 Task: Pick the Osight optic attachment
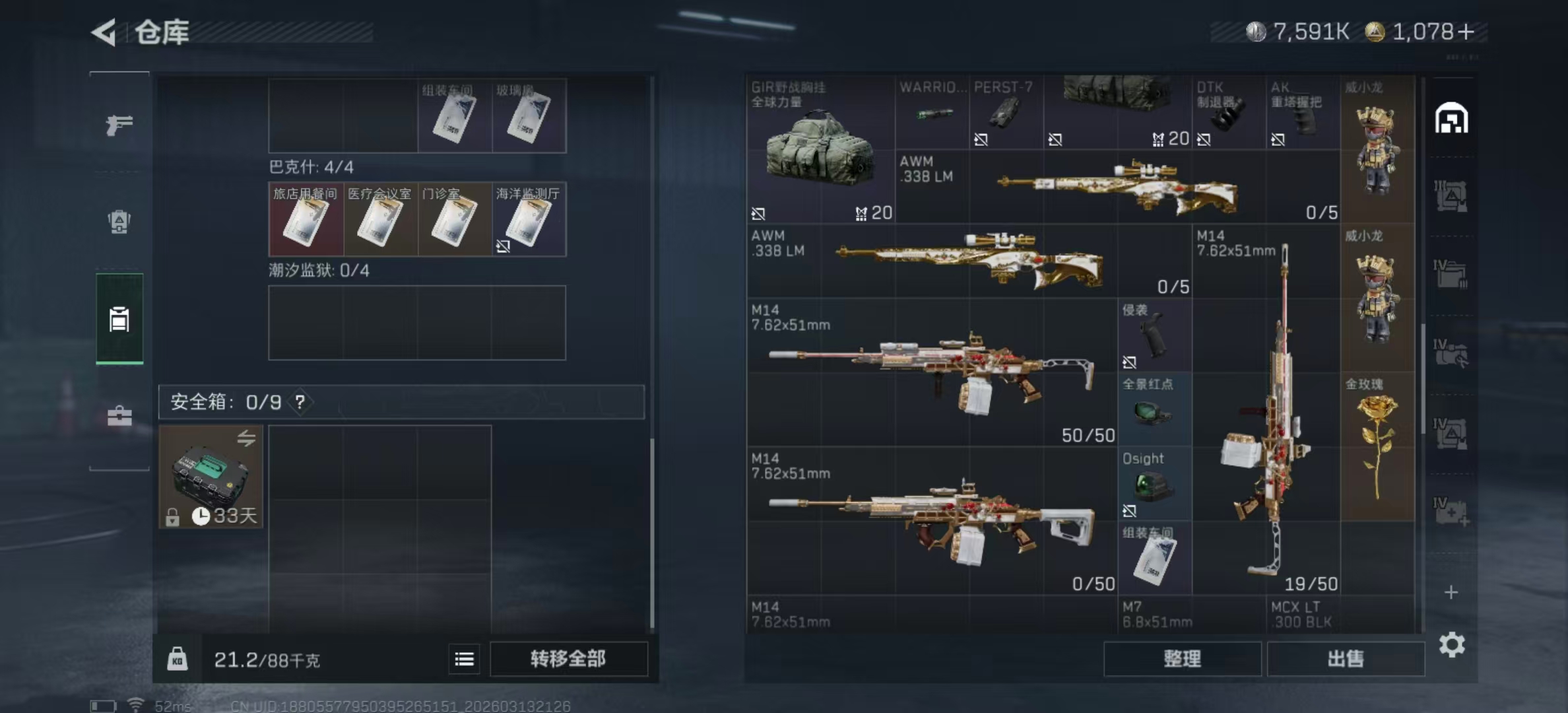click(1154, 483)
